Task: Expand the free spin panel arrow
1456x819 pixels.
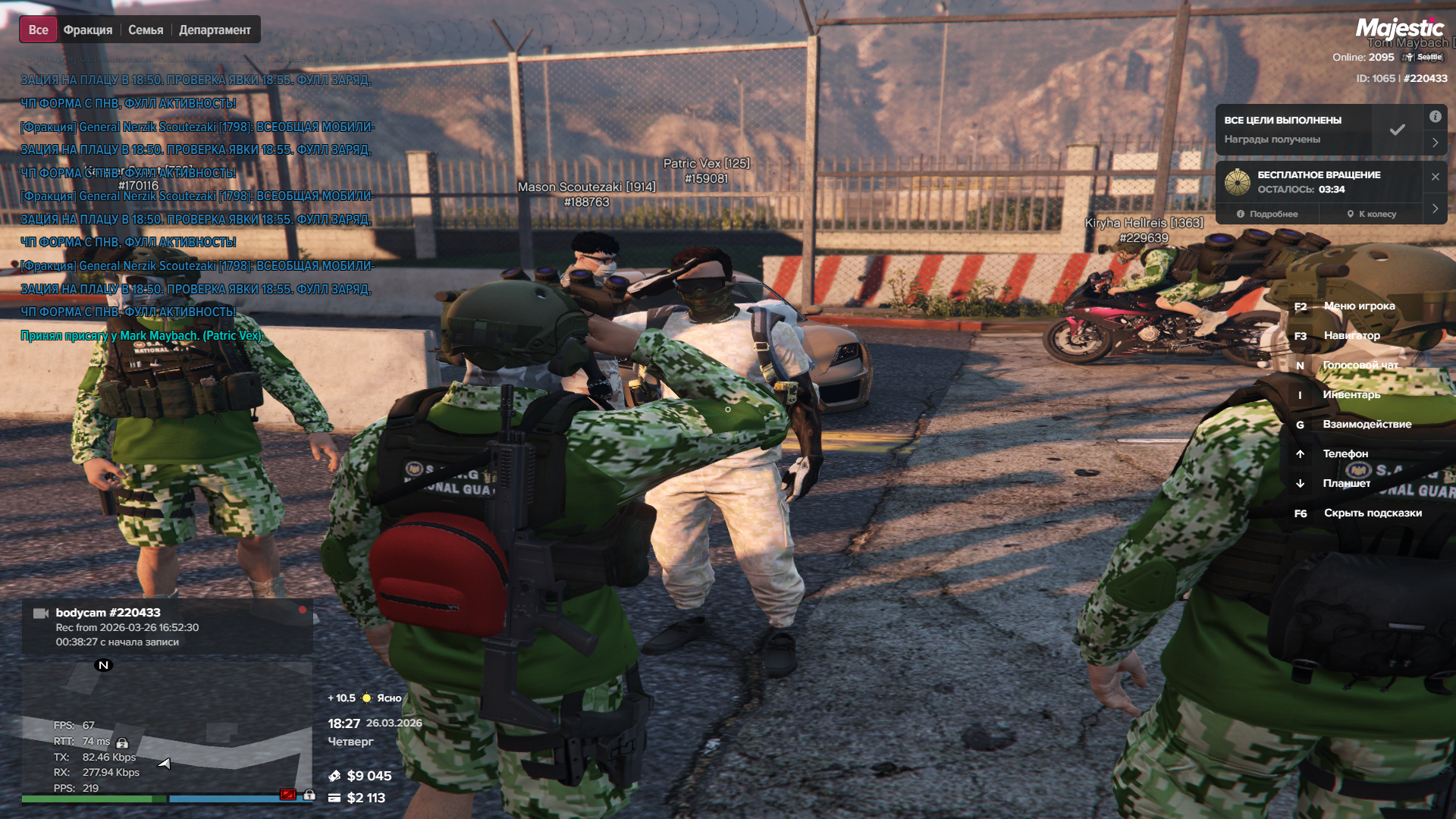Action: pyautogui.click(x=1435, y=209)
